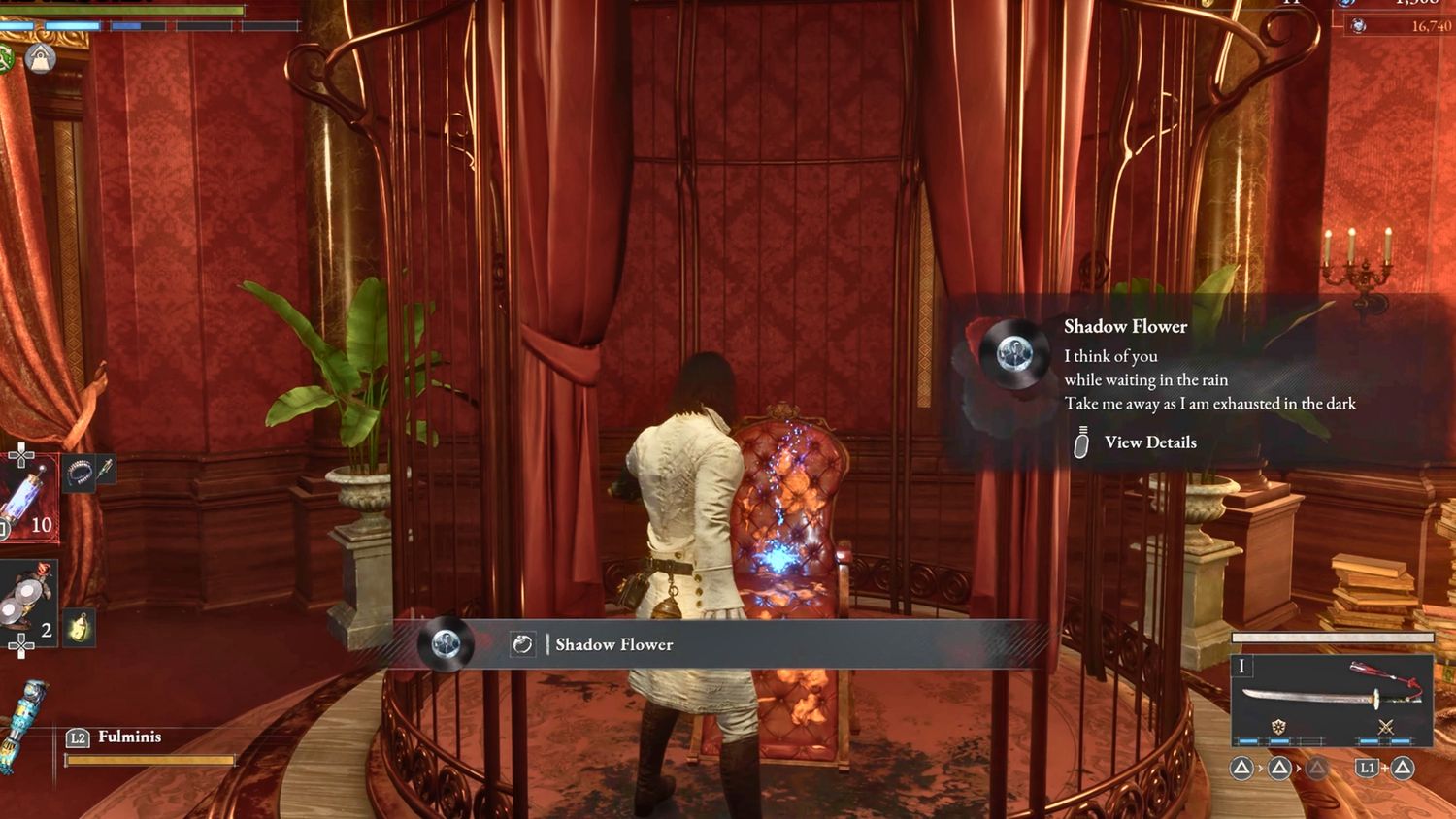Click the handle Fable Art crossed swords icon
The width and height of the screenshot is (1456, 819).
click(x=1385, y=727)
